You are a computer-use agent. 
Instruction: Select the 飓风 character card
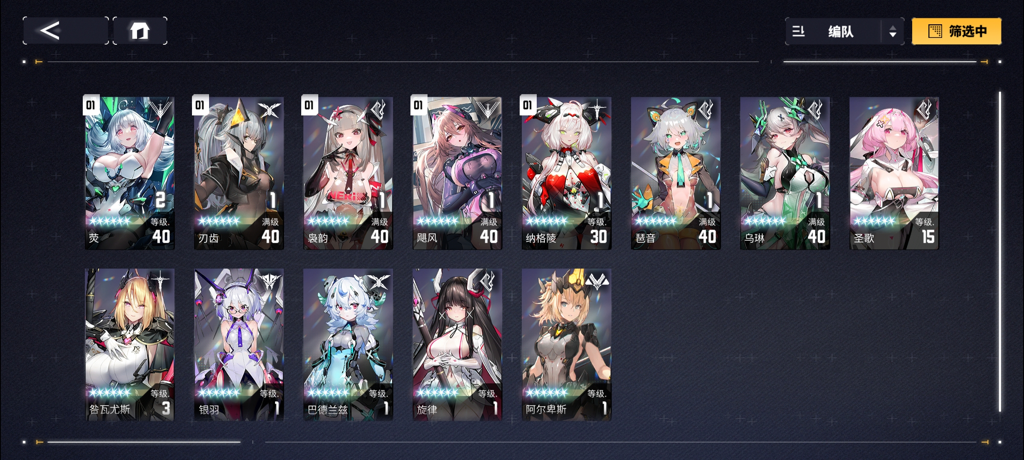[457, 172]
